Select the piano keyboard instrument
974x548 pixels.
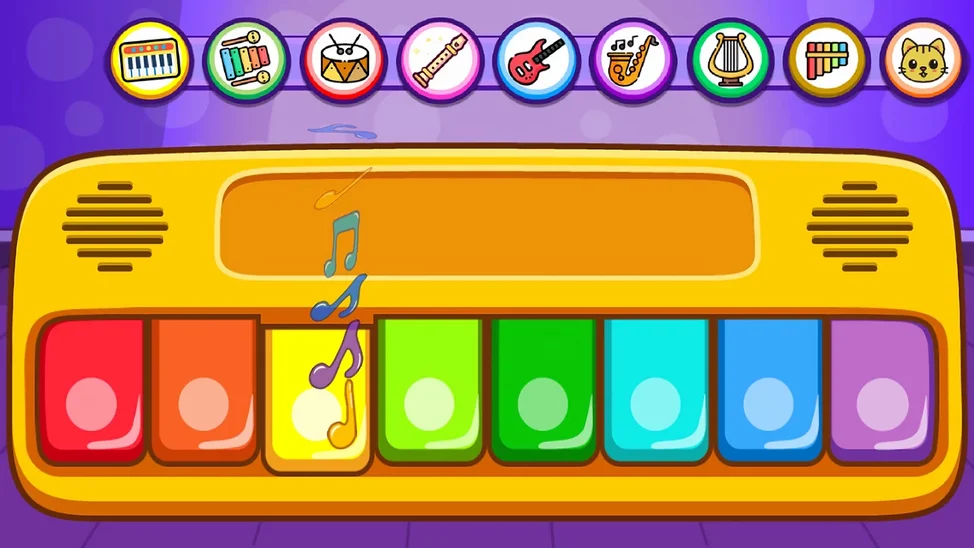pos(150,60)
